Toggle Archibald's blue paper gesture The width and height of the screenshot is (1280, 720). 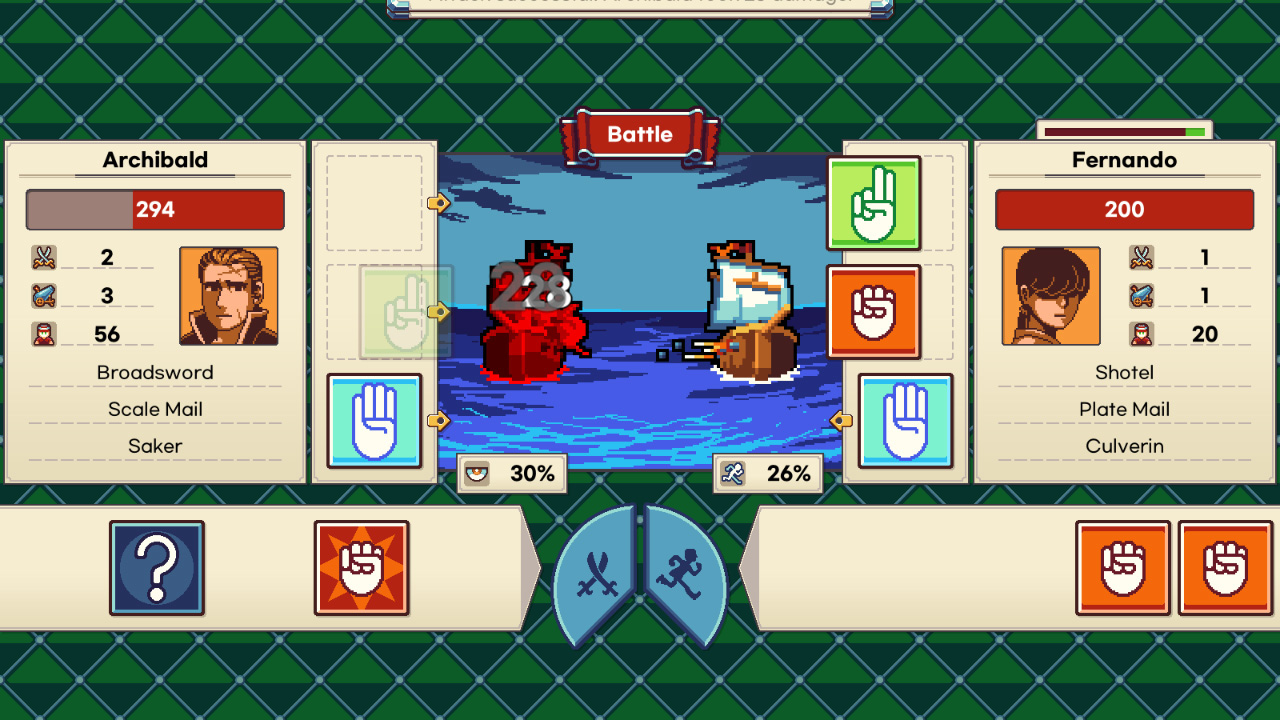click(374, 421)
